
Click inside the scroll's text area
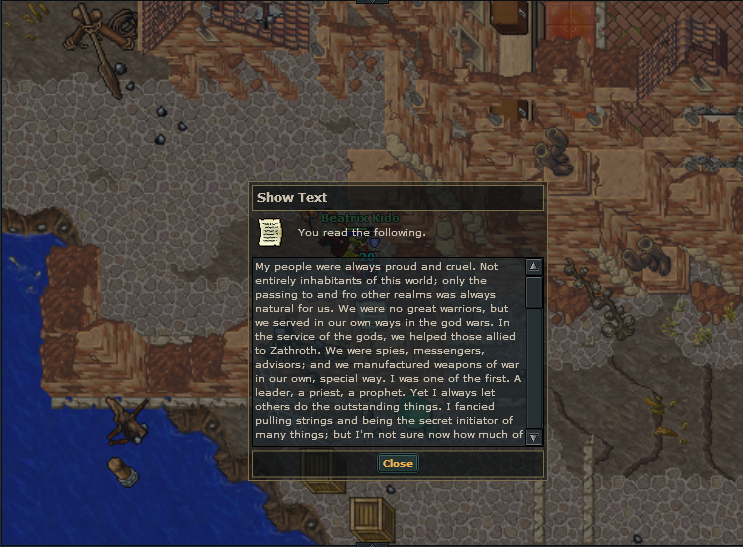point(388,351)
